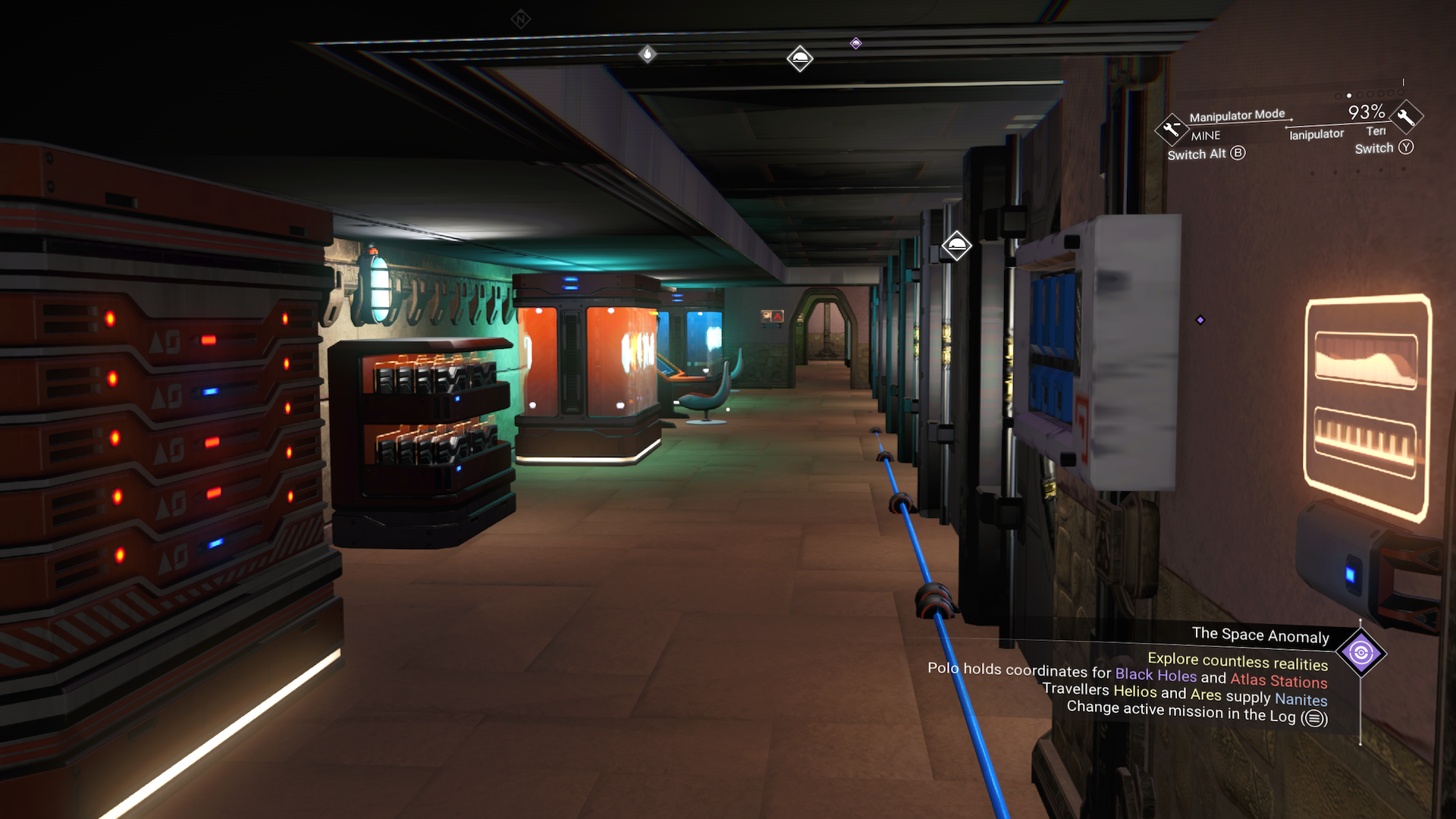Choose the small purple marker on the compass
Screen dimensions: 1456x819
(x=855, y=43)
